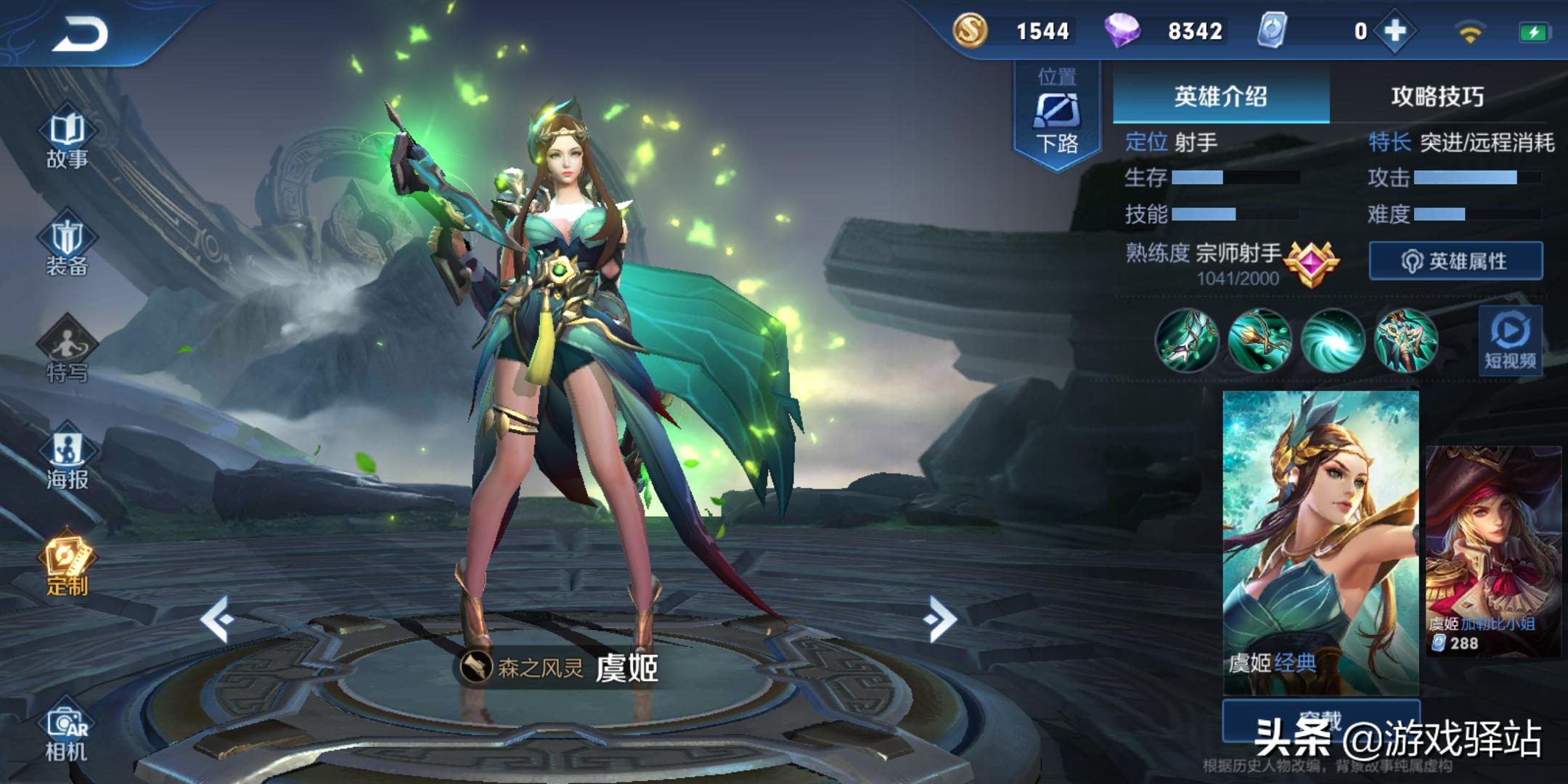Viewport: 1568px width, 784px height.
Task: Select the 英雄介绍 tab
Action: pos(1220,97)
